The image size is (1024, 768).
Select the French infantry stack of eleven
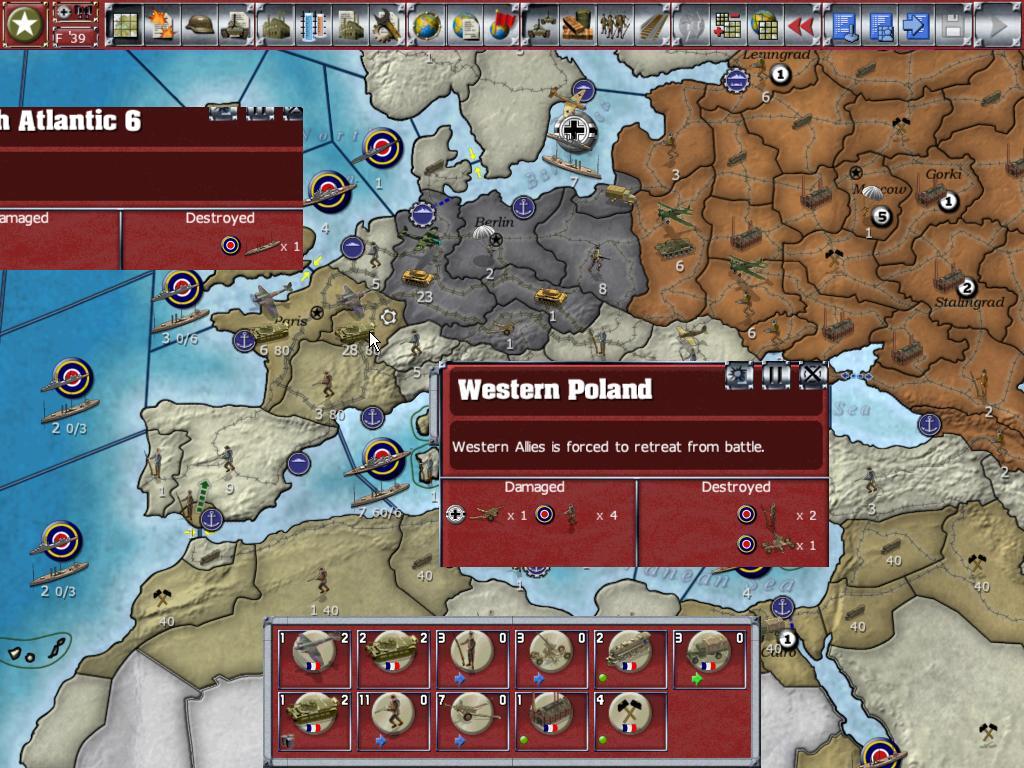(x=392, y=719)
